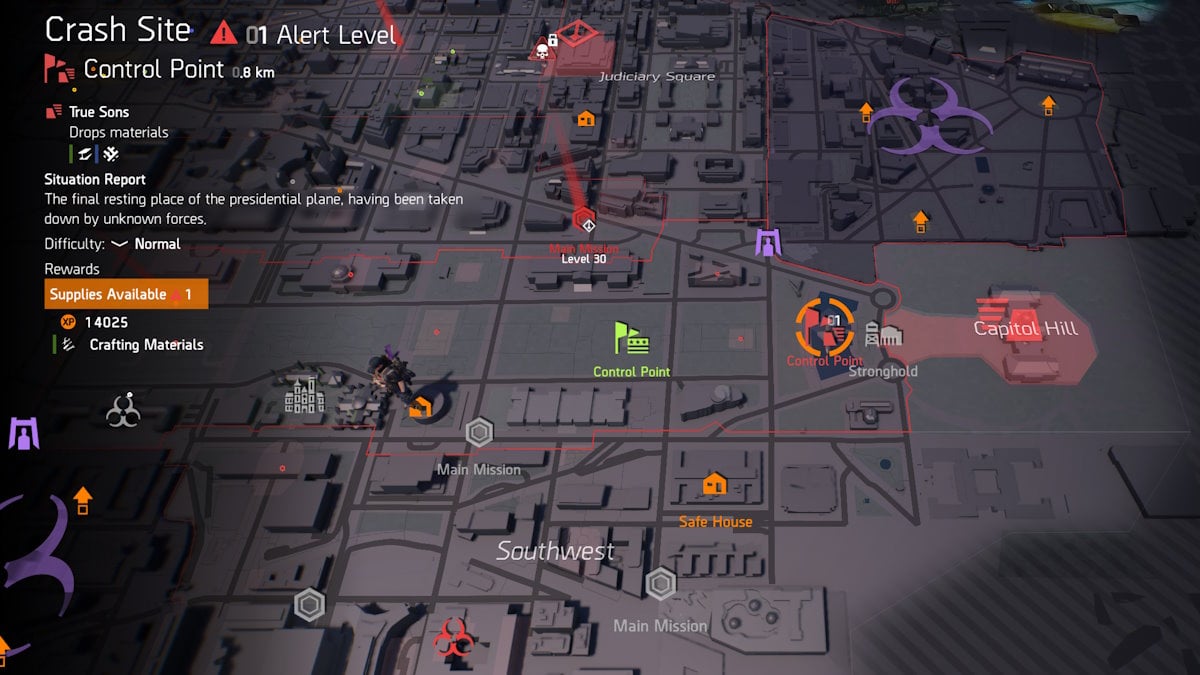Choose the White House building icon
1200x675 pixels.
click(305, 396)
